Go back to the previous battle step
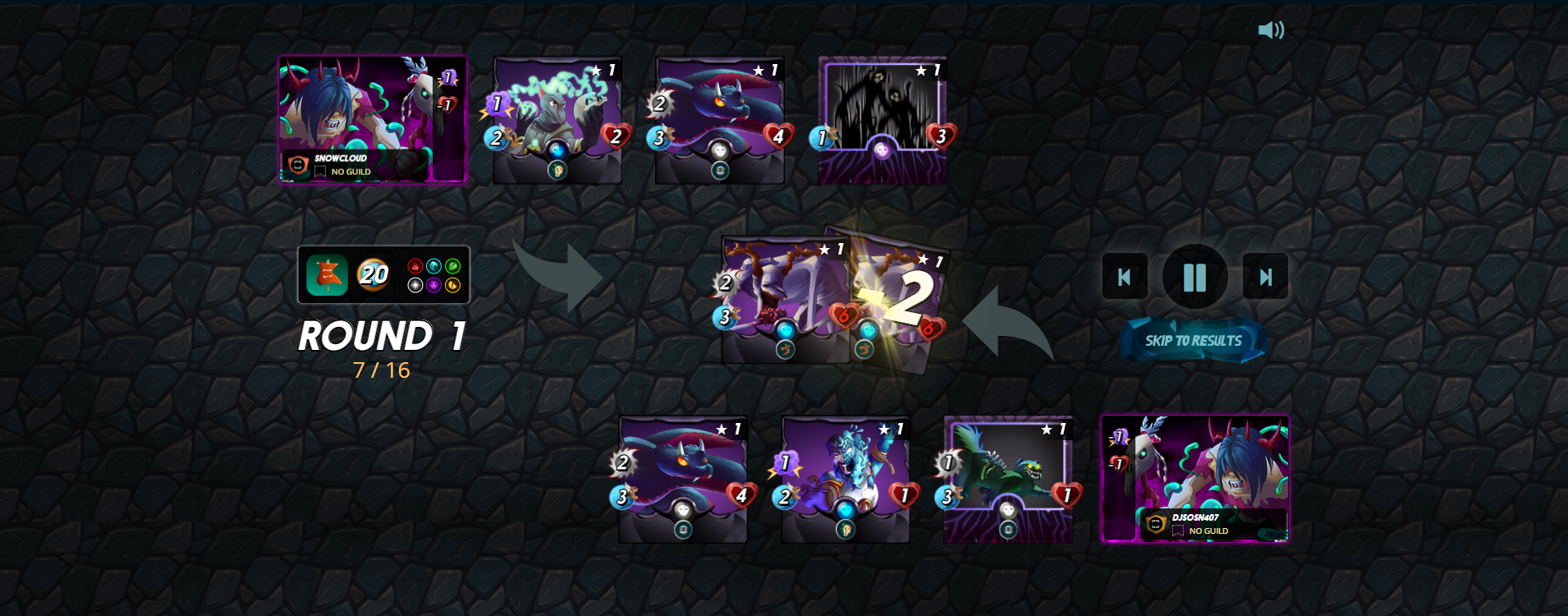 point(1124,277)
